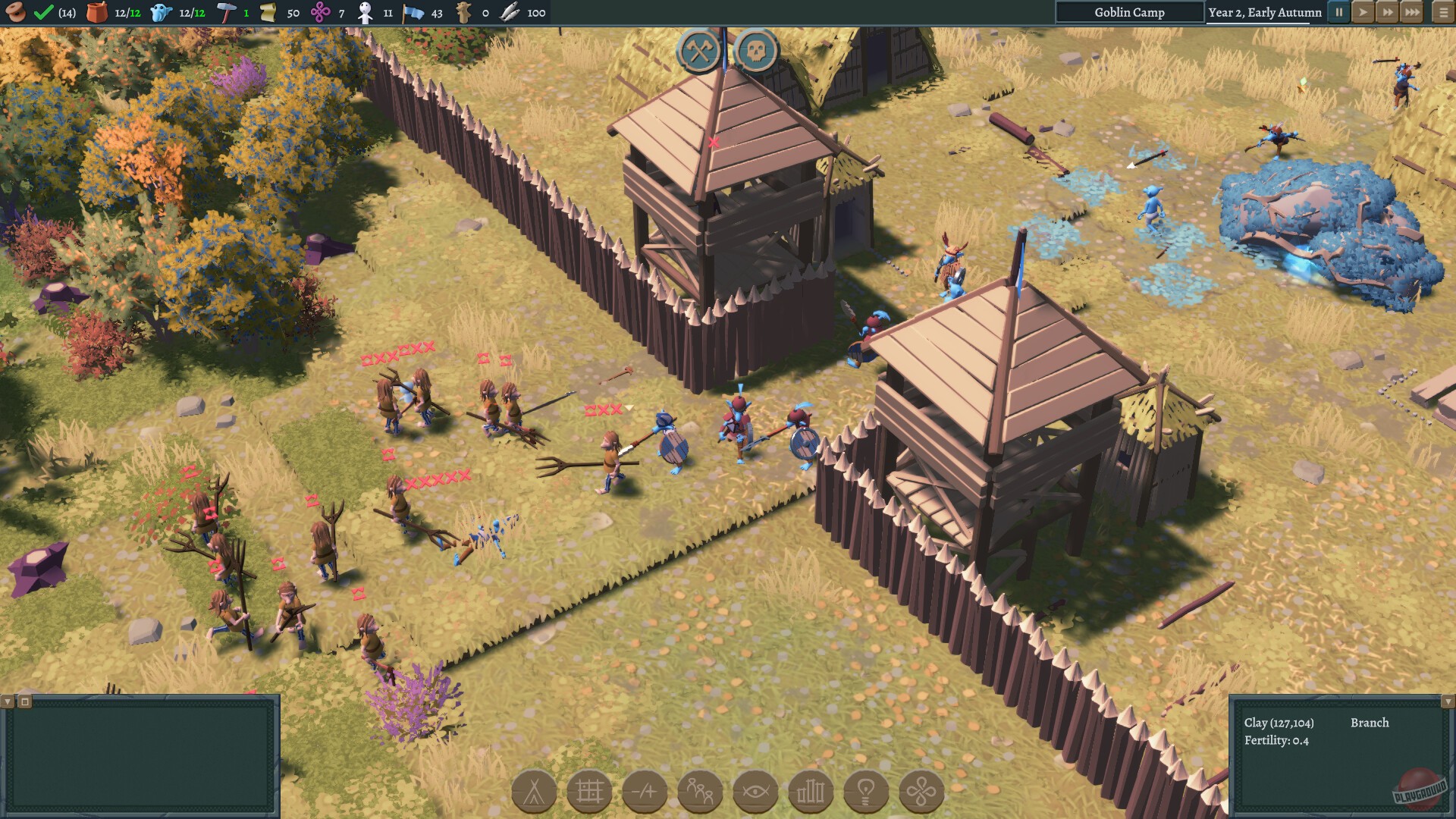This screenshot has width=1456, height=819.
Task: Enable triple-speed fast forward
Action: point(1412,12)
